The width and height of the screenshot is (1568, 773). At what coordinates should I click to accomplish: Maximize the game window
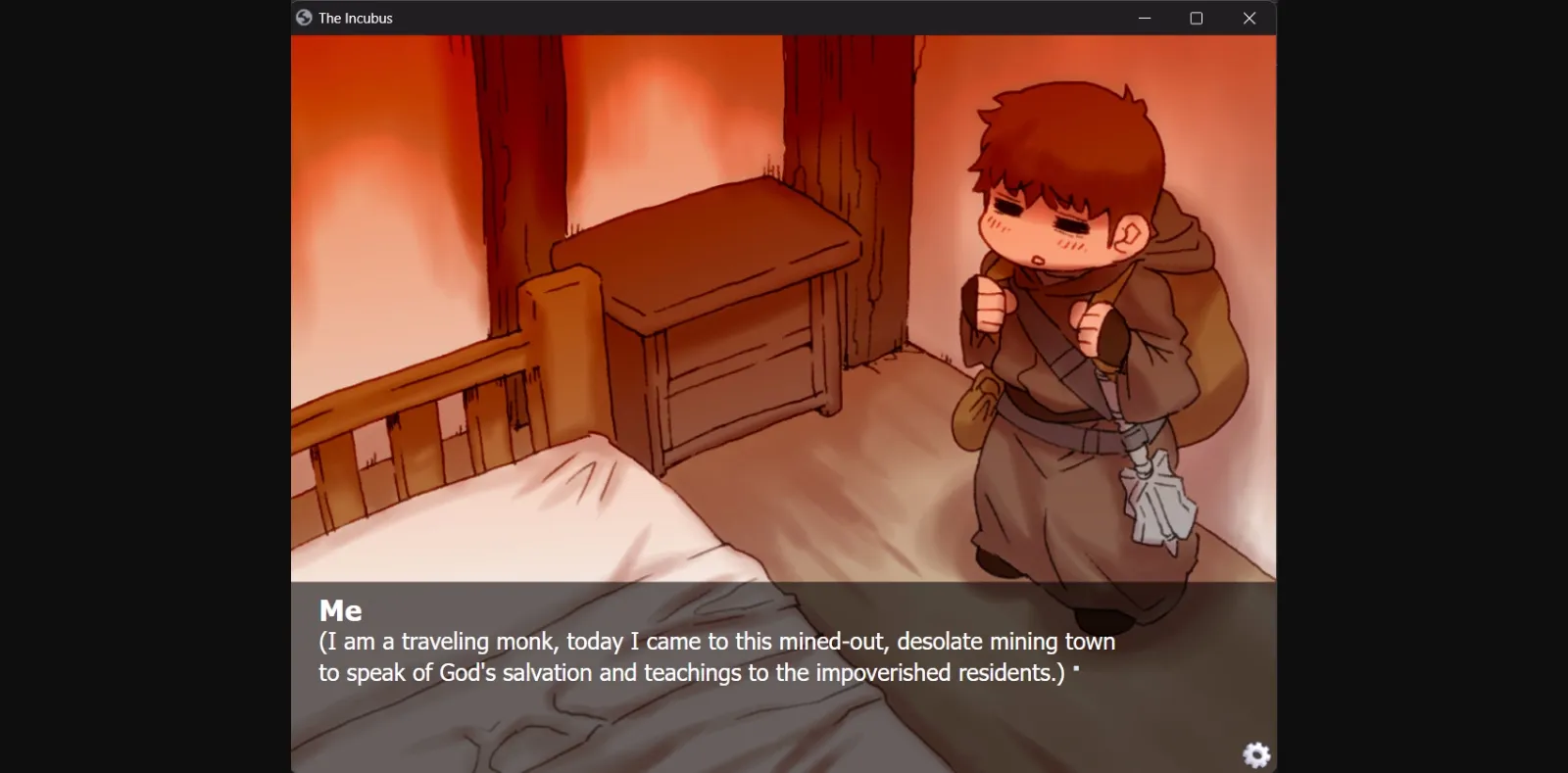pyautogui.click(x=1197, y=18)
